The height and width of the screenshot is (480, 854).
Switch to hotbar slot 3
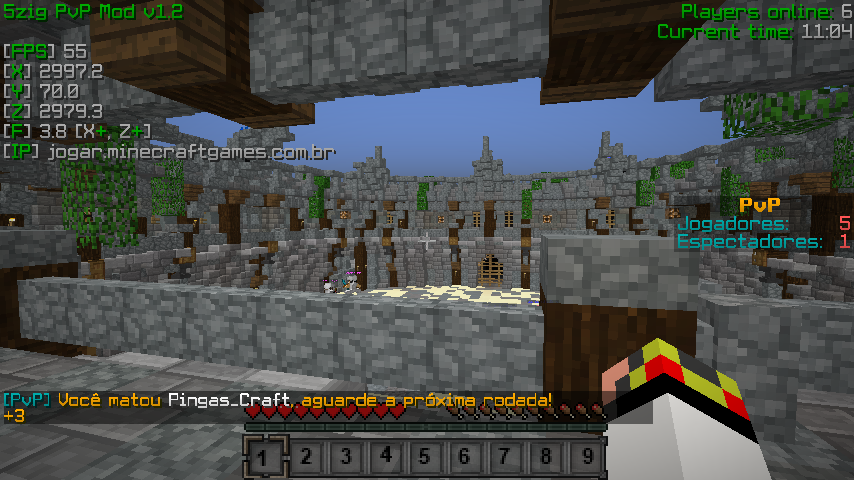click(346, 458)
